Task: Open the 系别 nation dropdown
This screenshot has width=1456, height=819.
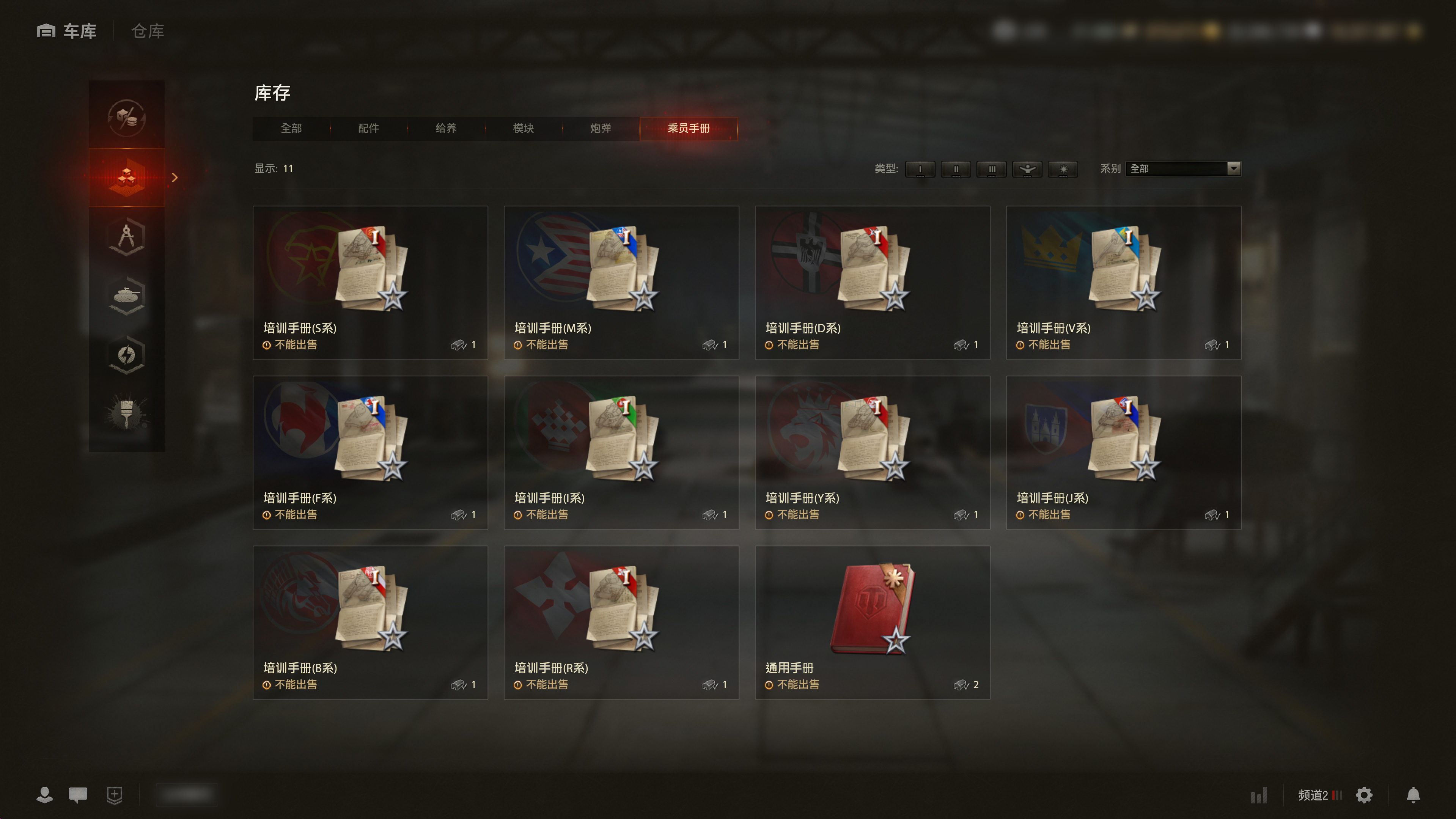Action: pyautogui.click(x=1183, y=168)
